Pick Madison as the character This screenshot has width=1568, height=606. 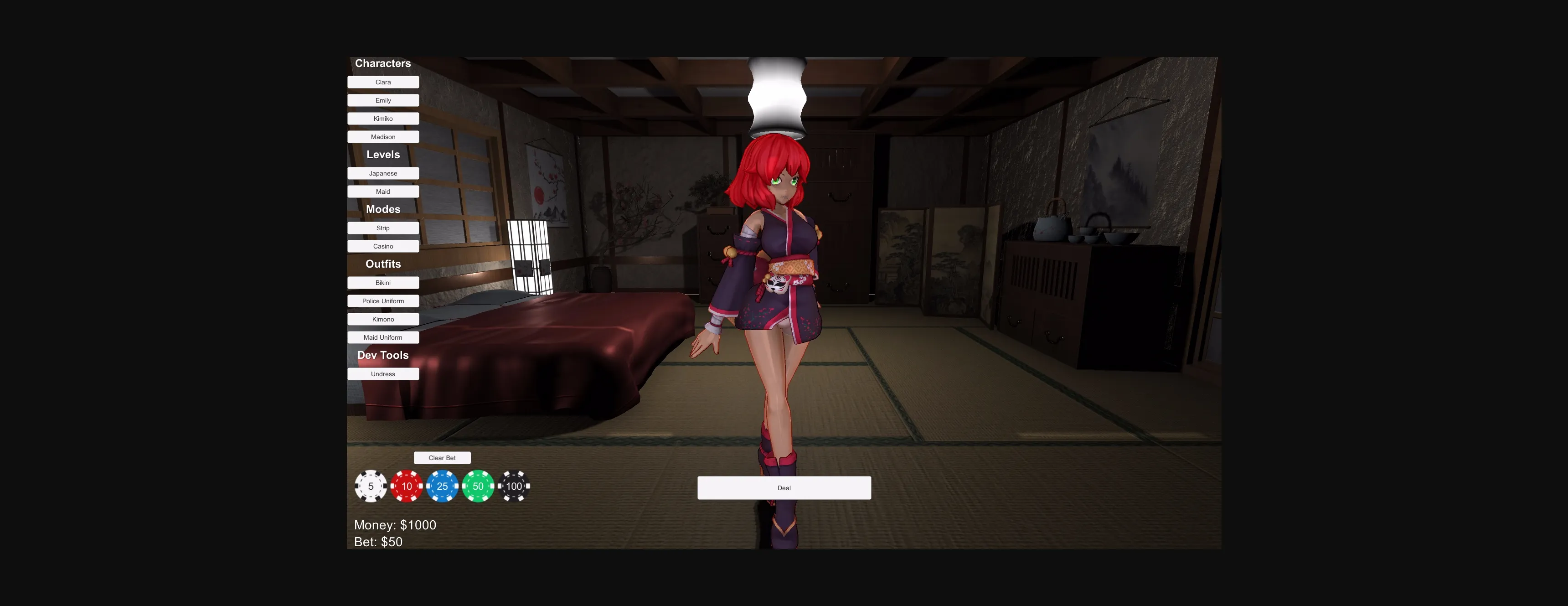(x=383, y=136)
